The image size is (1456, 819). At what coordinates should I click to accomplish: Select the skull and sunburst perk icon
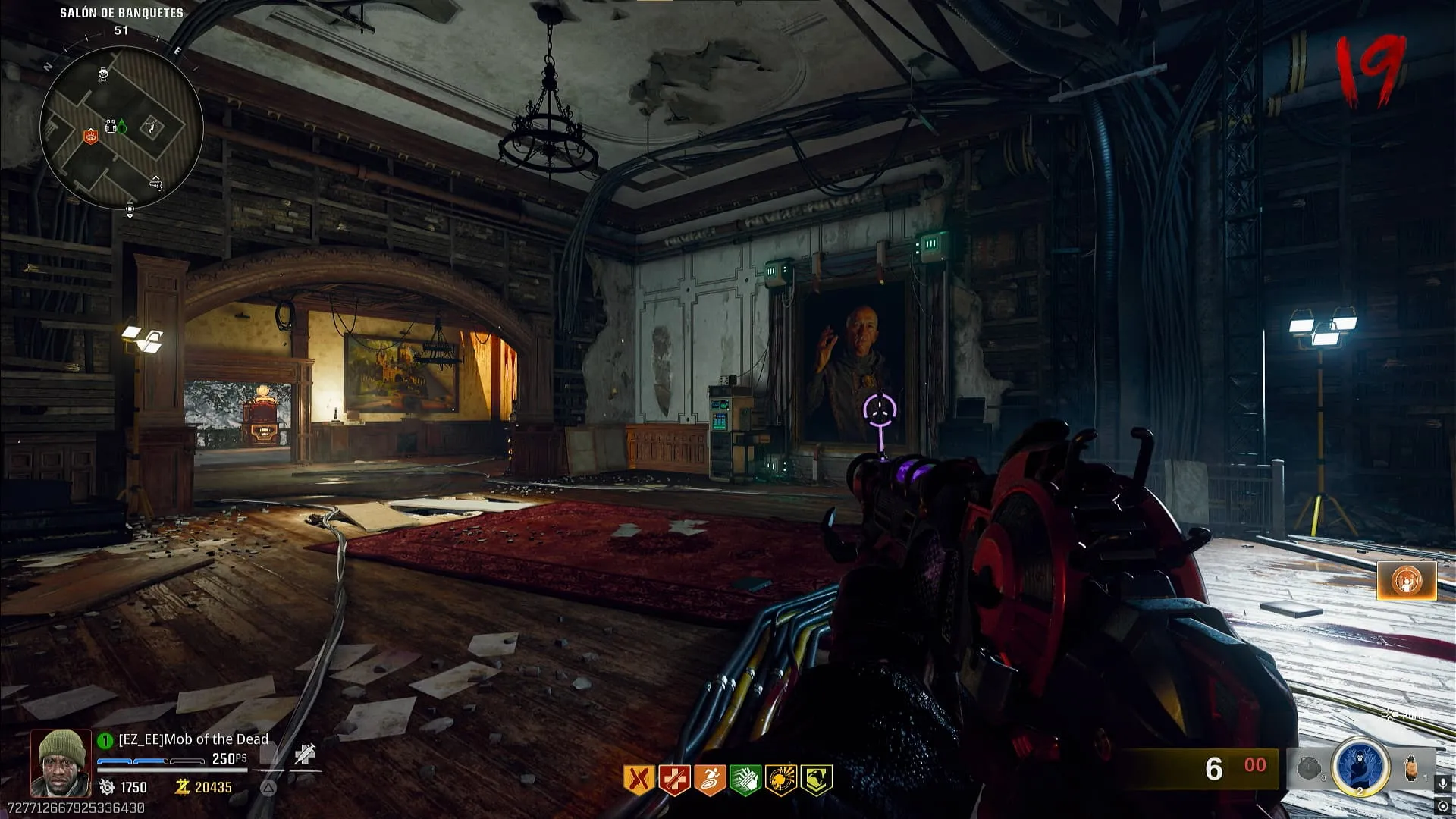(x=781, y=780)
